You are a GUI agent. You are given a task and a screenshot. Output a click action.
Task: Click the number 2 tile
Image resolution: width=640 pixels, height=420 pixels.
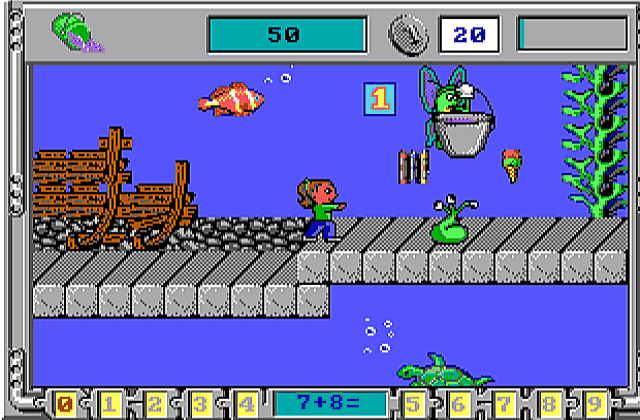[x=156, y=404]
